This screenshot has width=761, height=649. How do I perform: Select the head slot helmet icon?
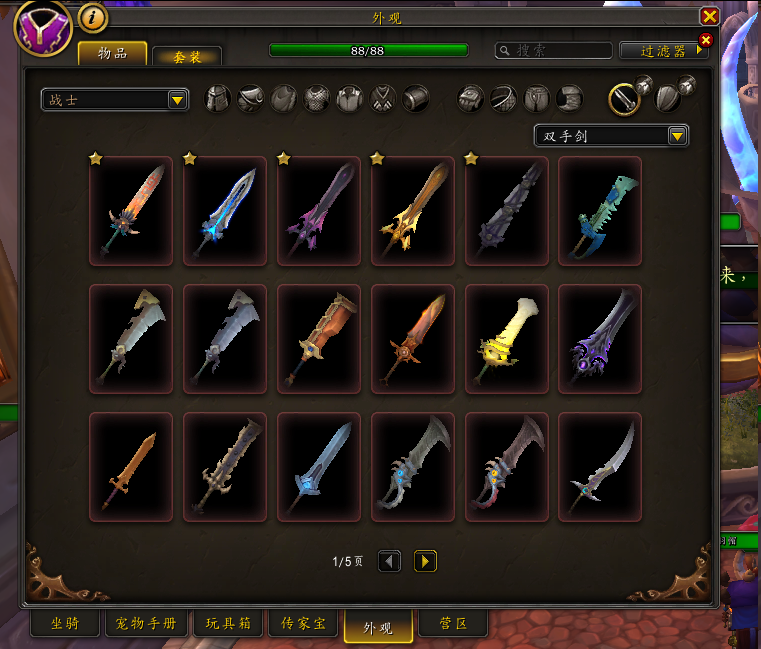pyautogui.click(x=218, y=98)
